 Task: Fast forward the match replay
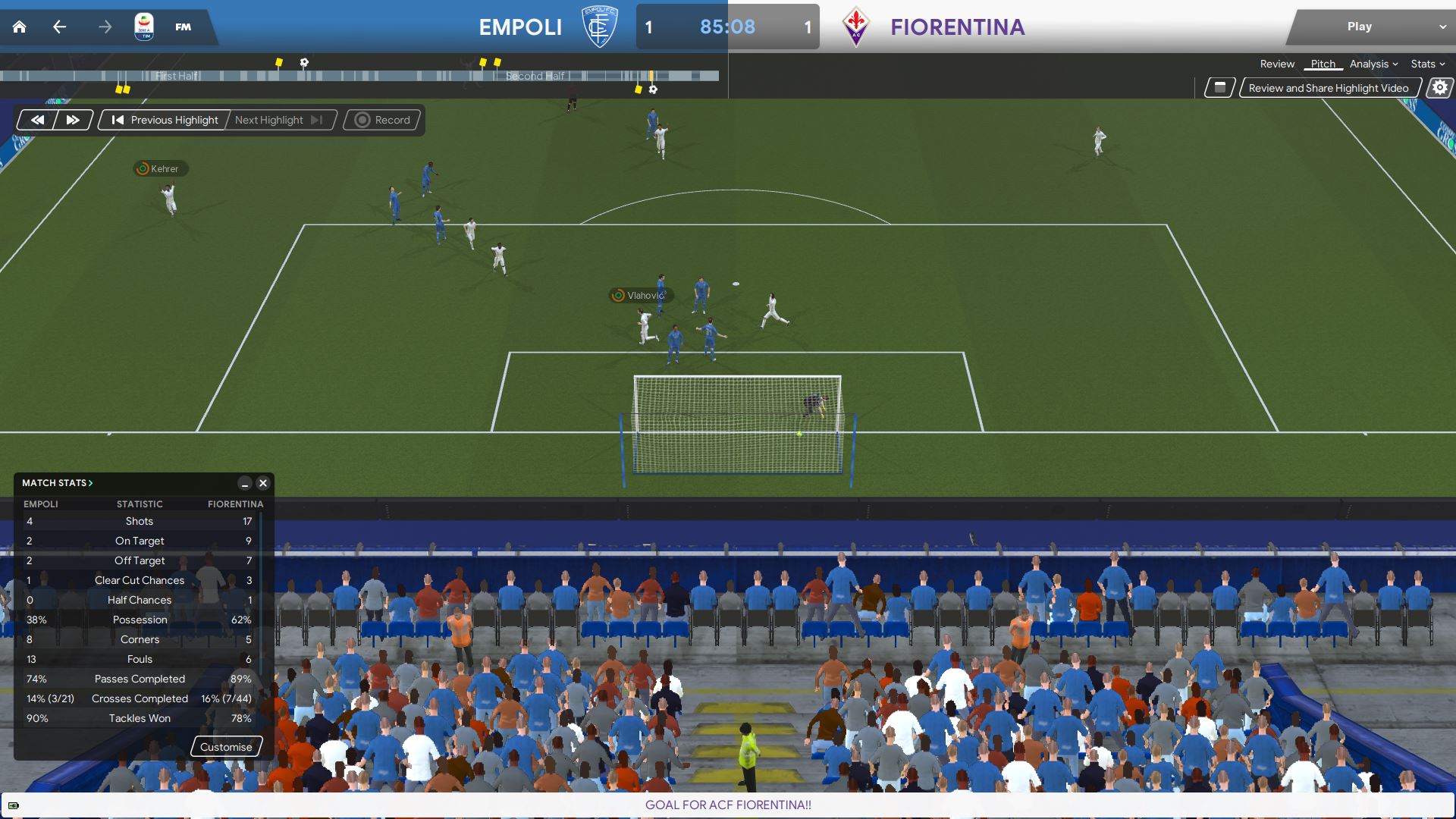point(73,120)
